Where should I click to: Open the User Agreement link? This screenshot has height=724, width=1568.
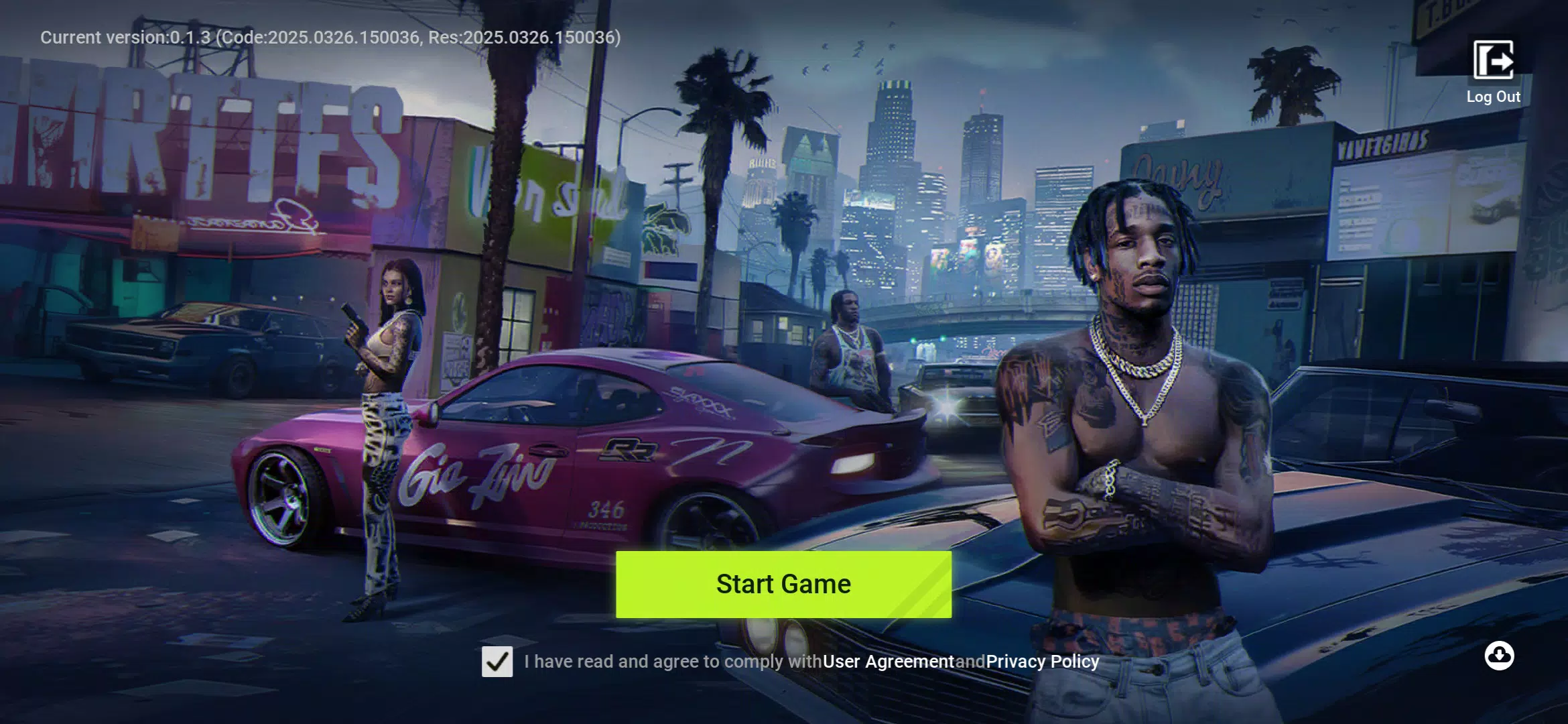(x=887, y=661)
